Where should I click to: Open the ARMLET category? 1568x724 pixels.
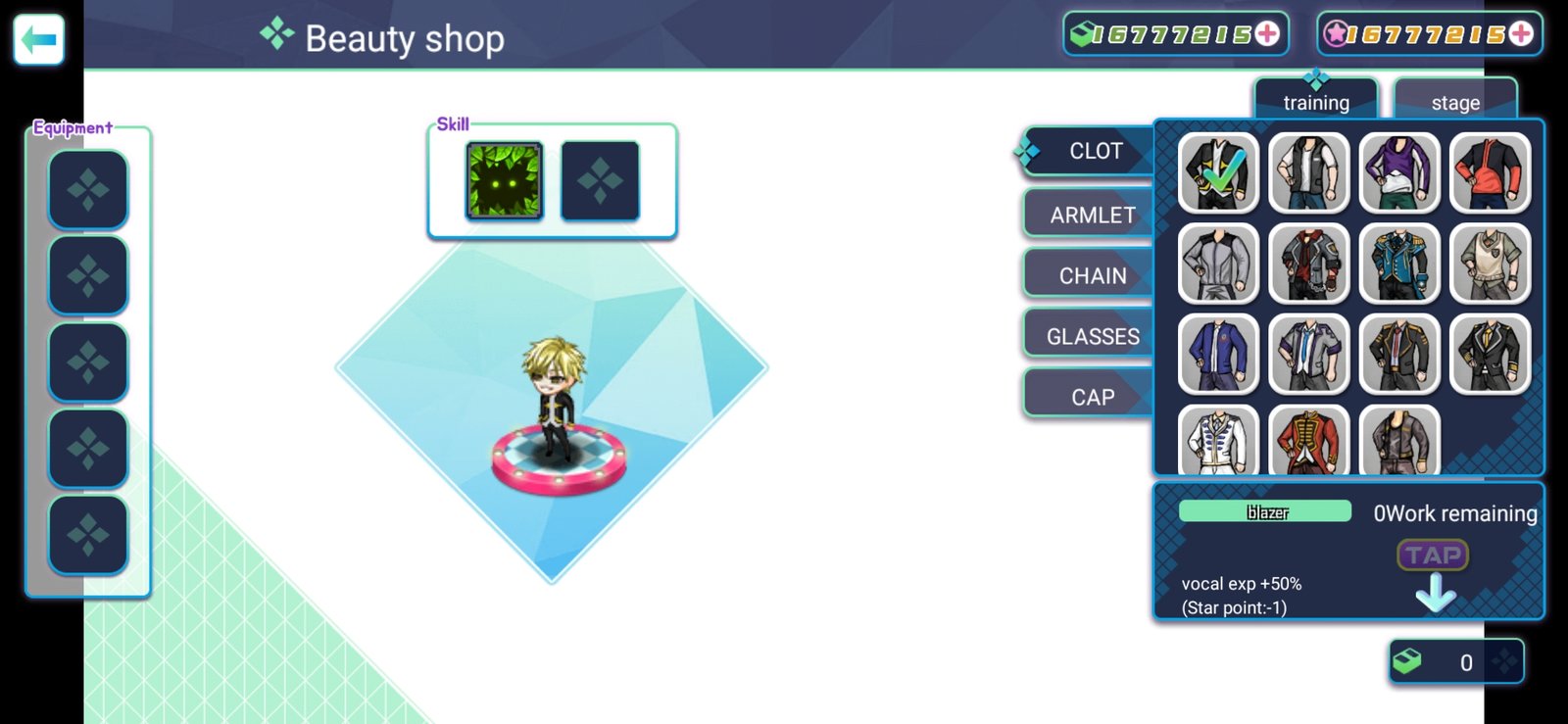(x=1092, y=215)
